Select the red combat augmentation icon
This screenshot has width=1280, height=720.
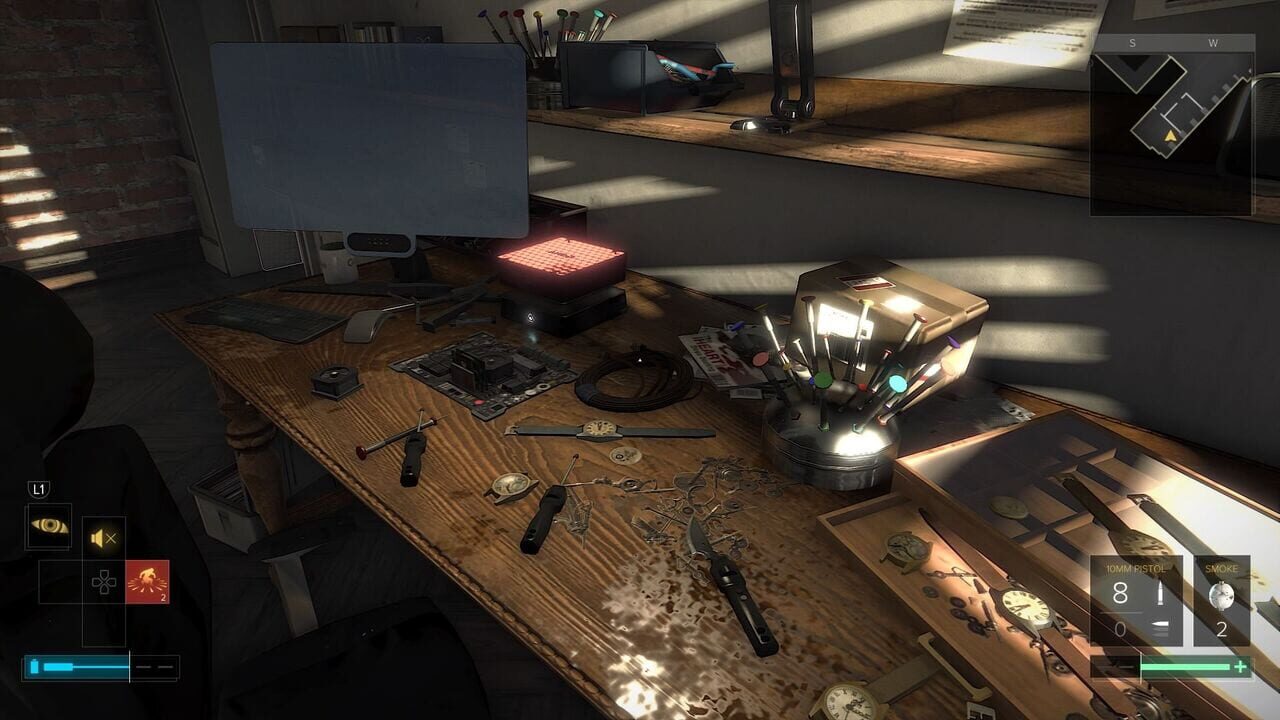pos(148,581)
